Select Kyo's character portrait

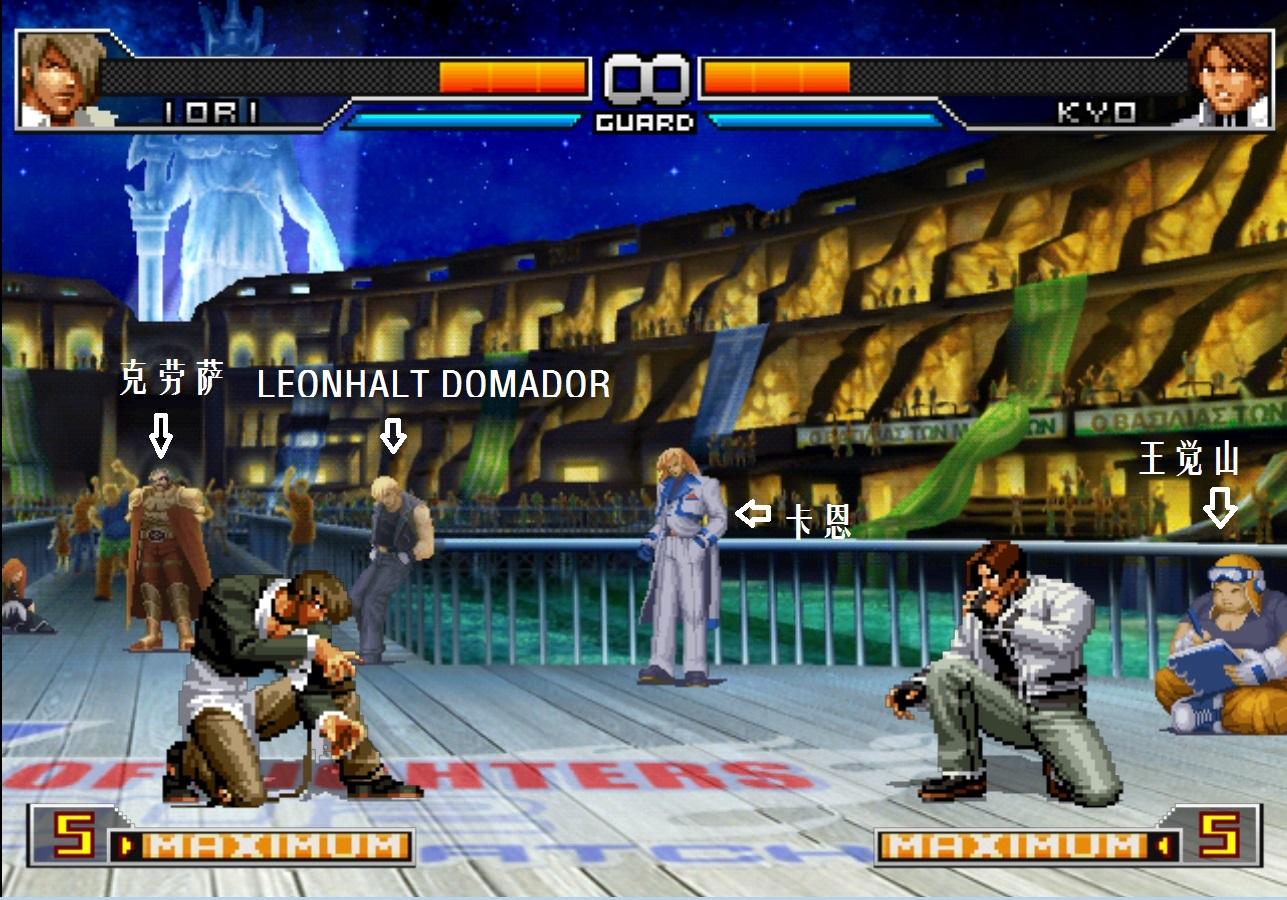[x=1226, y=80]
